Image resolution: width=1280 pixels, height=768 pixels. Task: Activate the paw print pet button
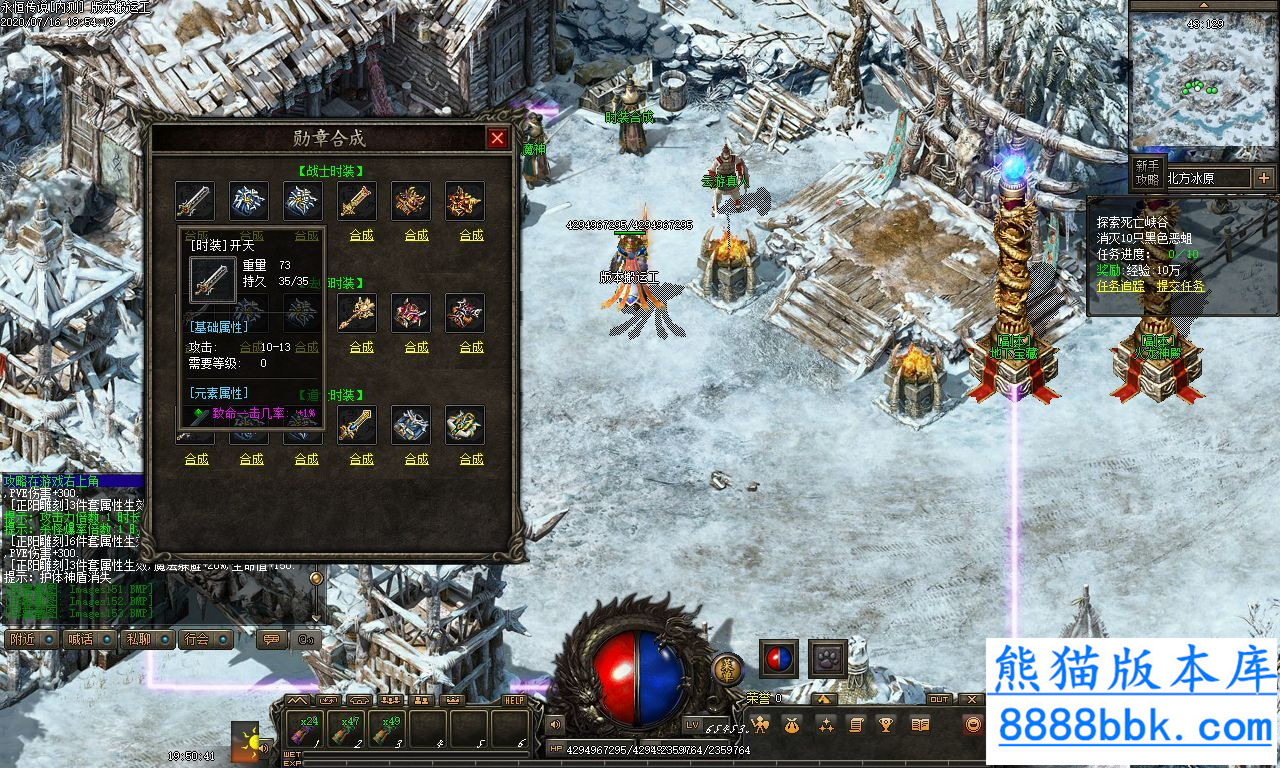(x=828, y=659)
